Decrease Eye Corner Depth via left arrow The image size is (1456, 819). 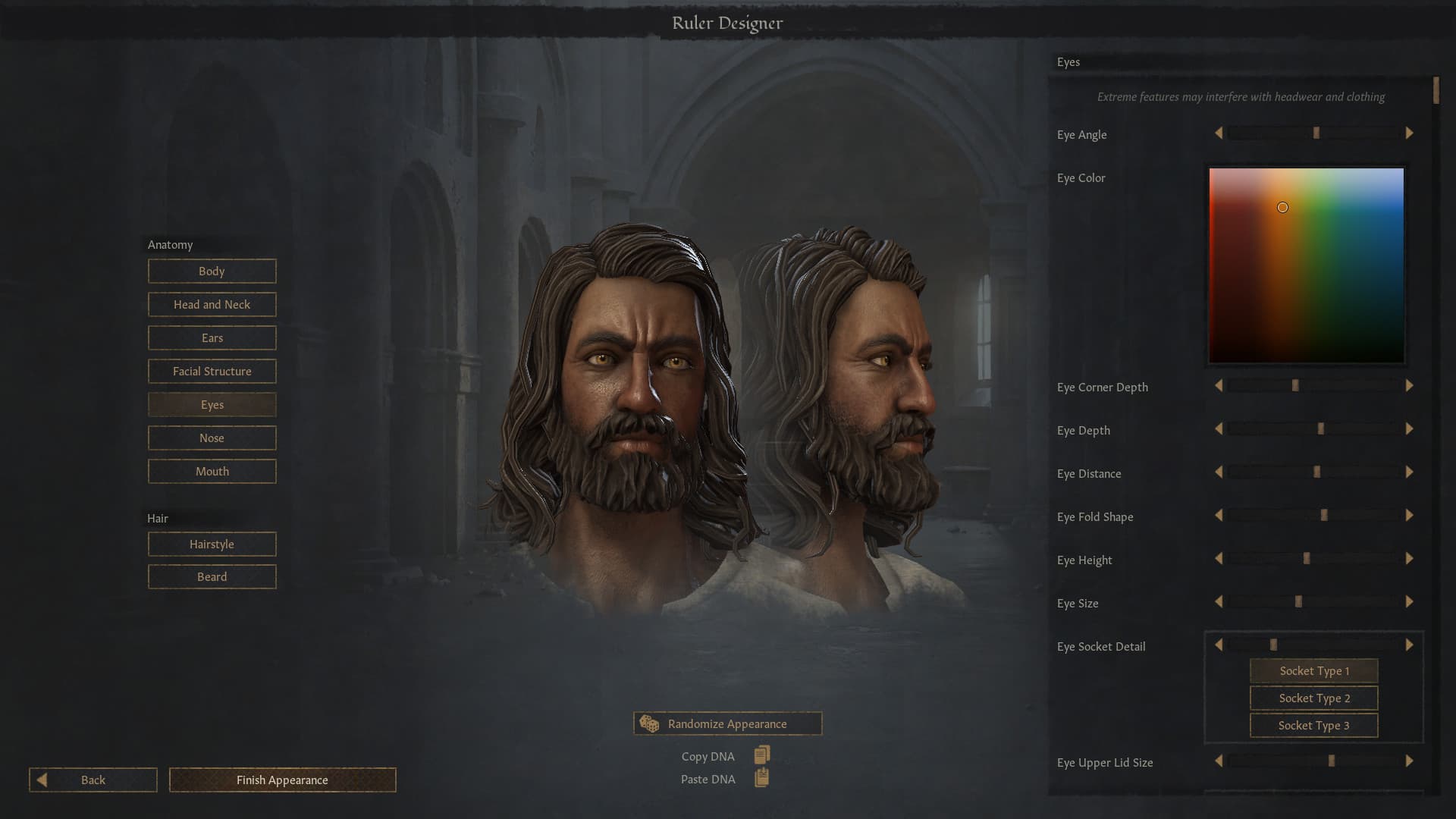(x=1219, y=385)
